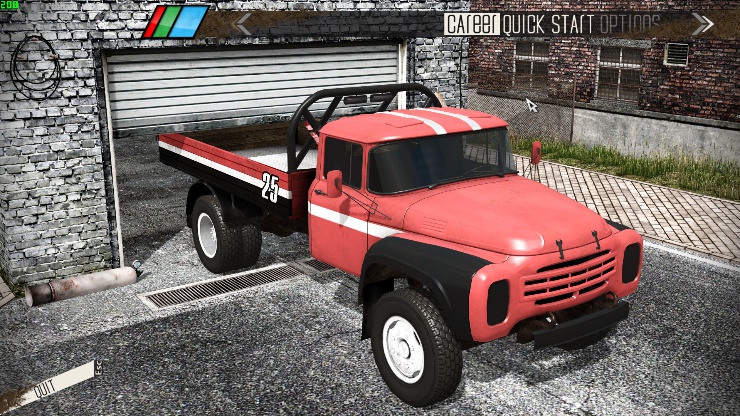Quit the game via the Quit banner
Image resolution: width=740 pixels, height=416 pixels.
[46, 385]
